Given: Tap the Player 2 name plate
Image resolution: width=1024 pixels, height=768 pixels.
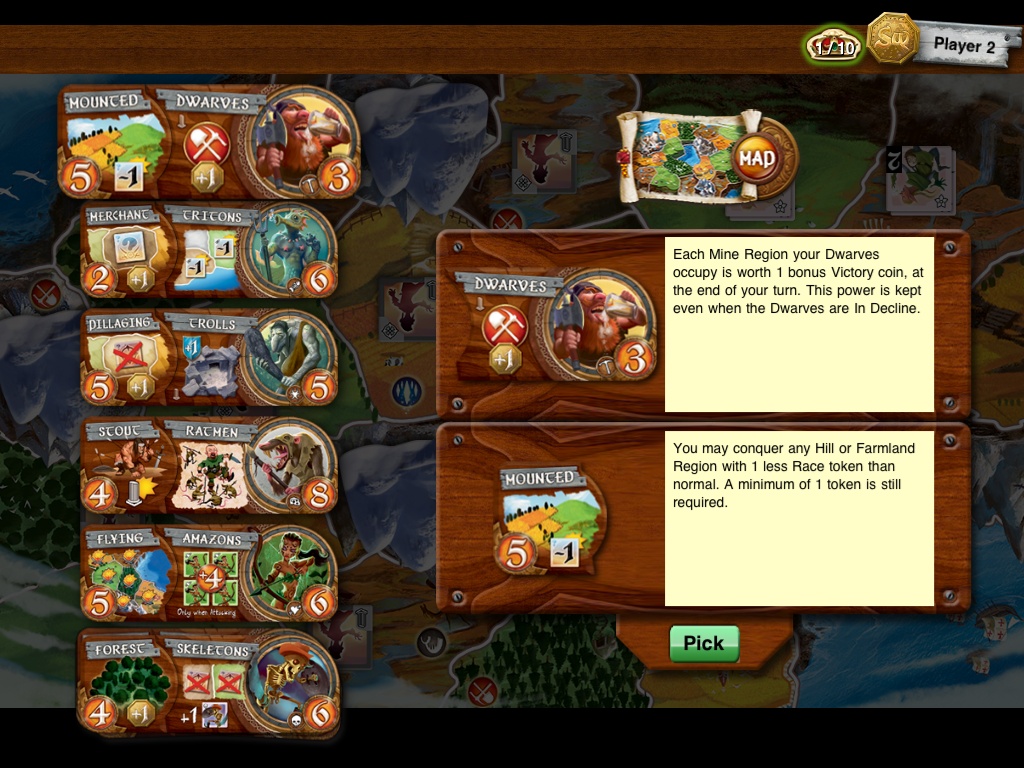Looking at the screenshot, I should tap(963, 45).
